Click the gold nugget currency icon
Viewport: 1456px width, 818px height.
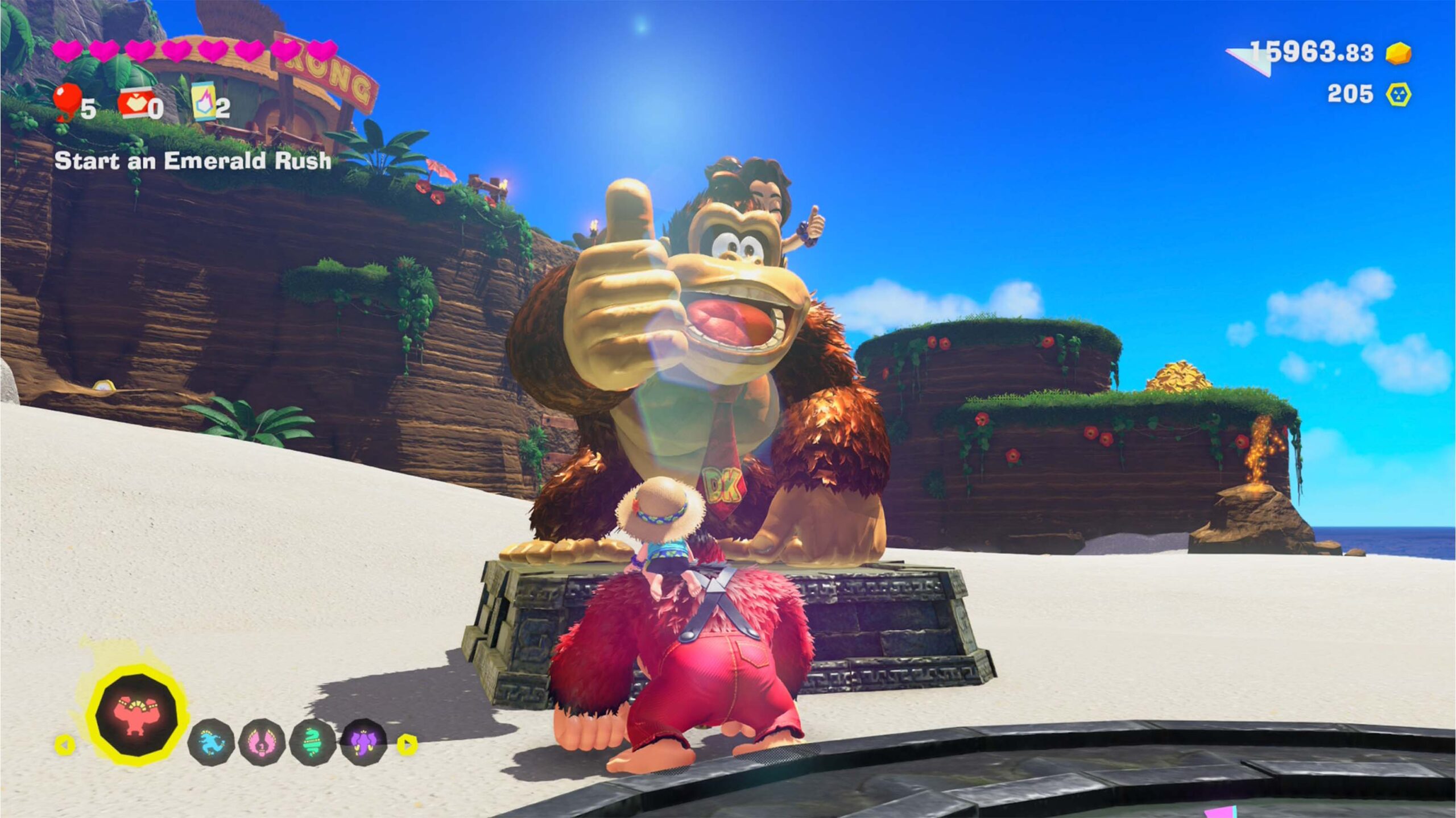[1399, 54]
